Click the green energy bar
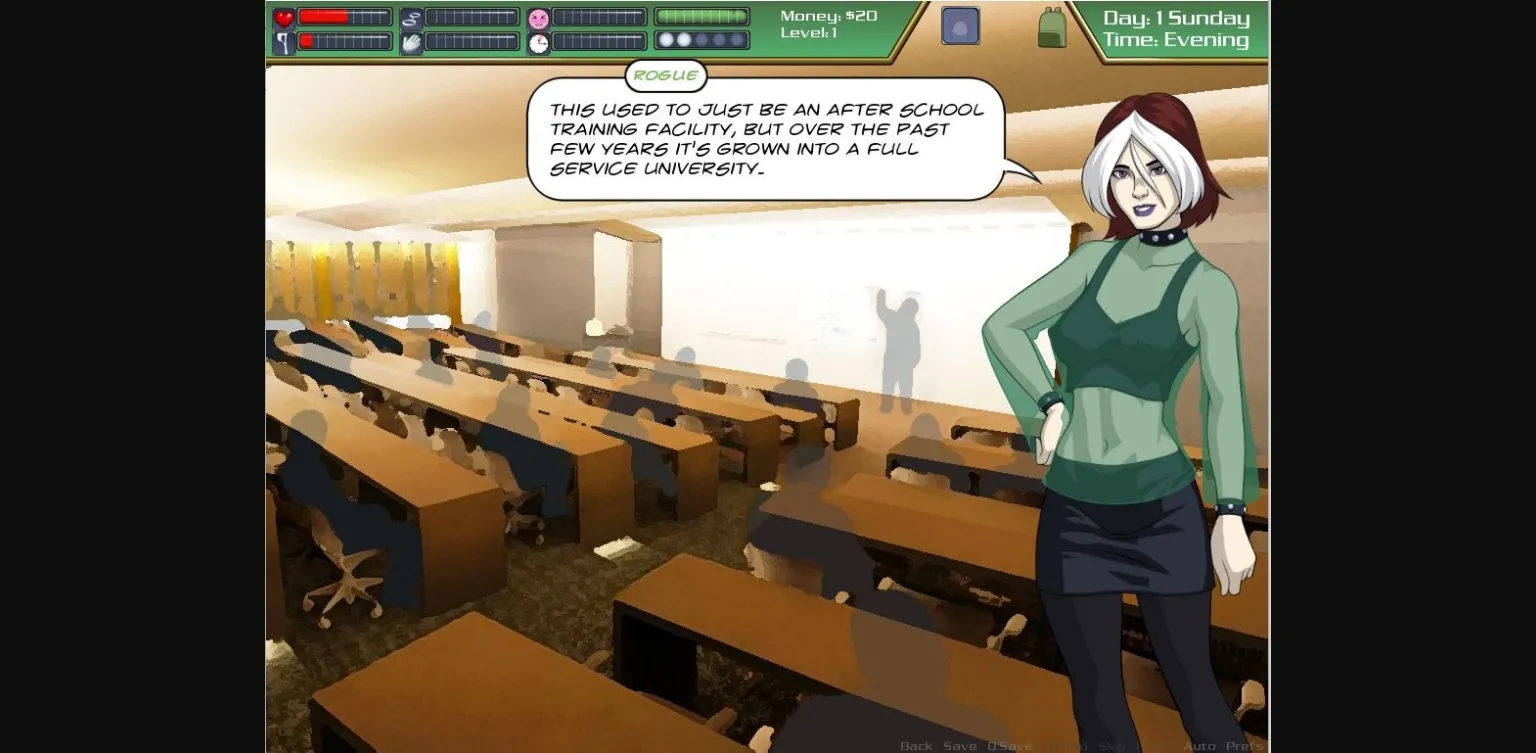The width and height of the screenshot is (1536, 753). click(x=700, y=15)
